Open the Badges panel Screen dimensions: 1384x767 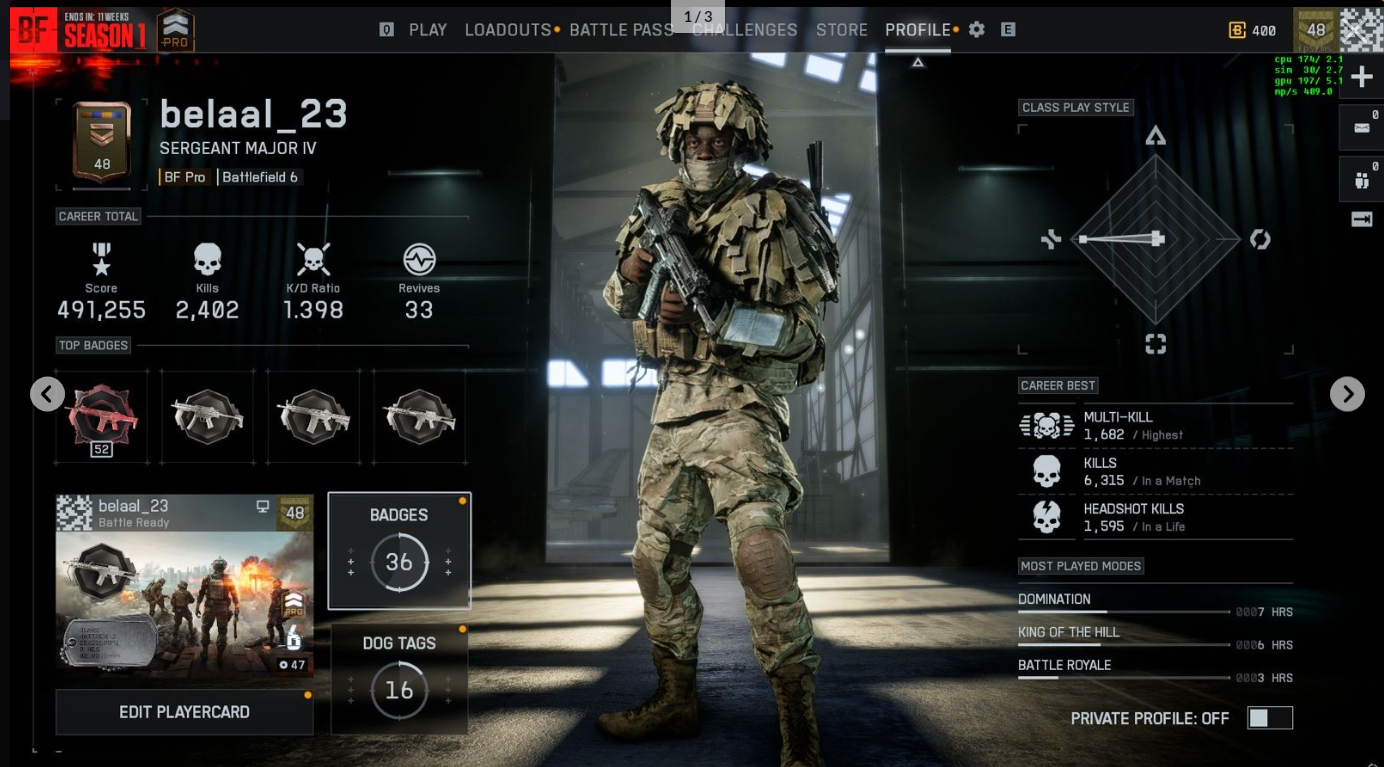[399, 551]
